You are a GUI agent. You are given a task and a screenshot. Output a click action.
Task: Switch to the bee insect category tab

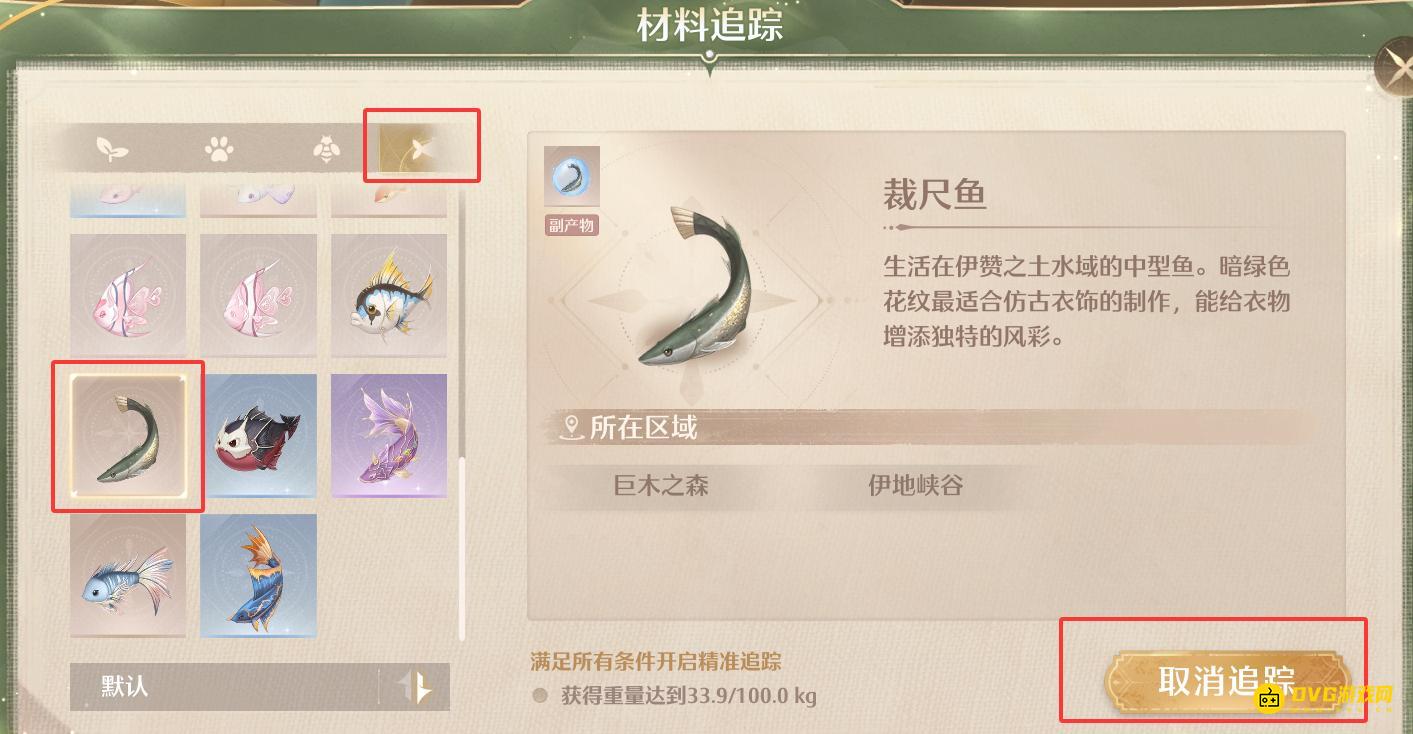[325, 150]
